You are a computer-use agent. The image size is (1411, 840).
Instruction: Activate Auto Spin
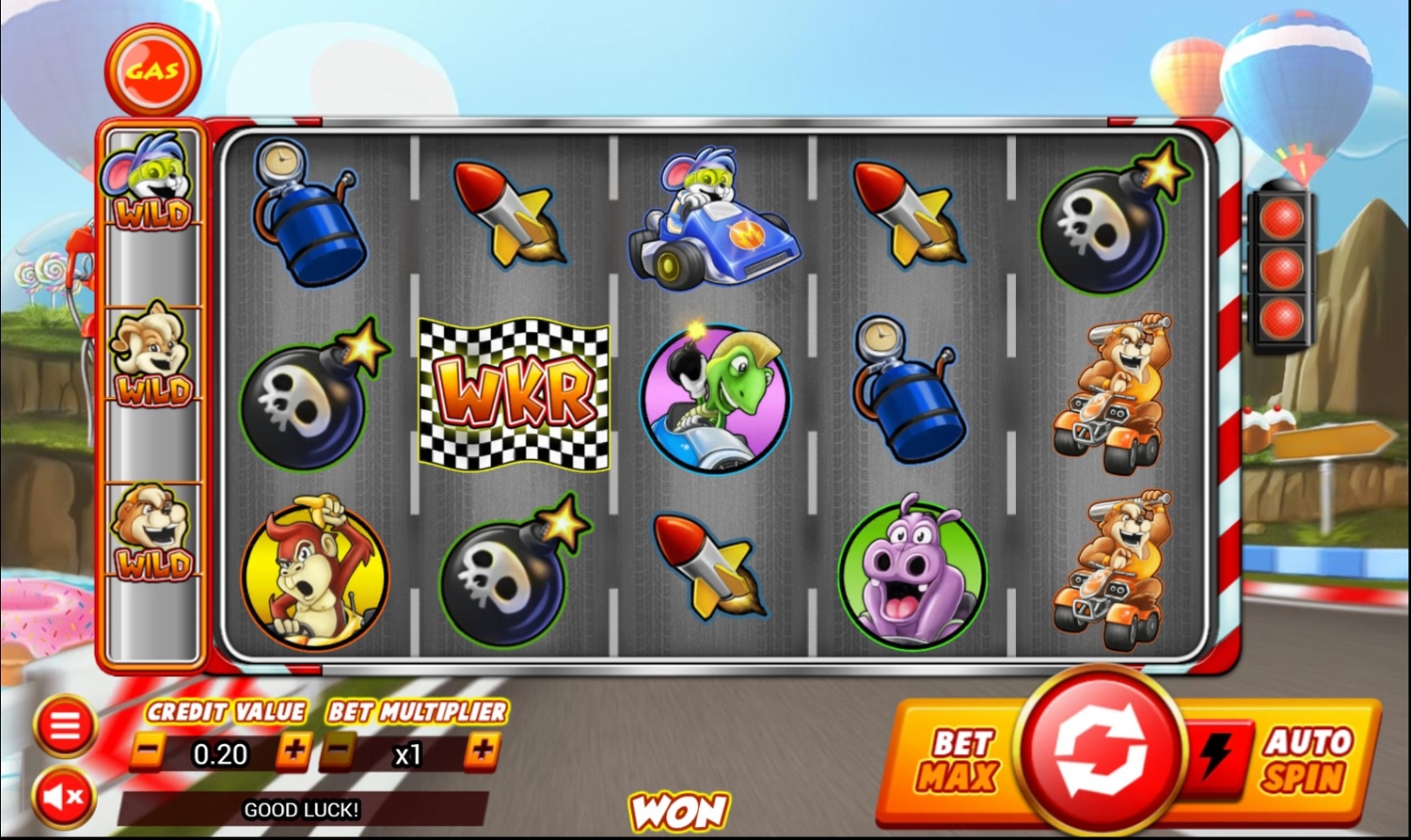click(x=1307, y=760)
